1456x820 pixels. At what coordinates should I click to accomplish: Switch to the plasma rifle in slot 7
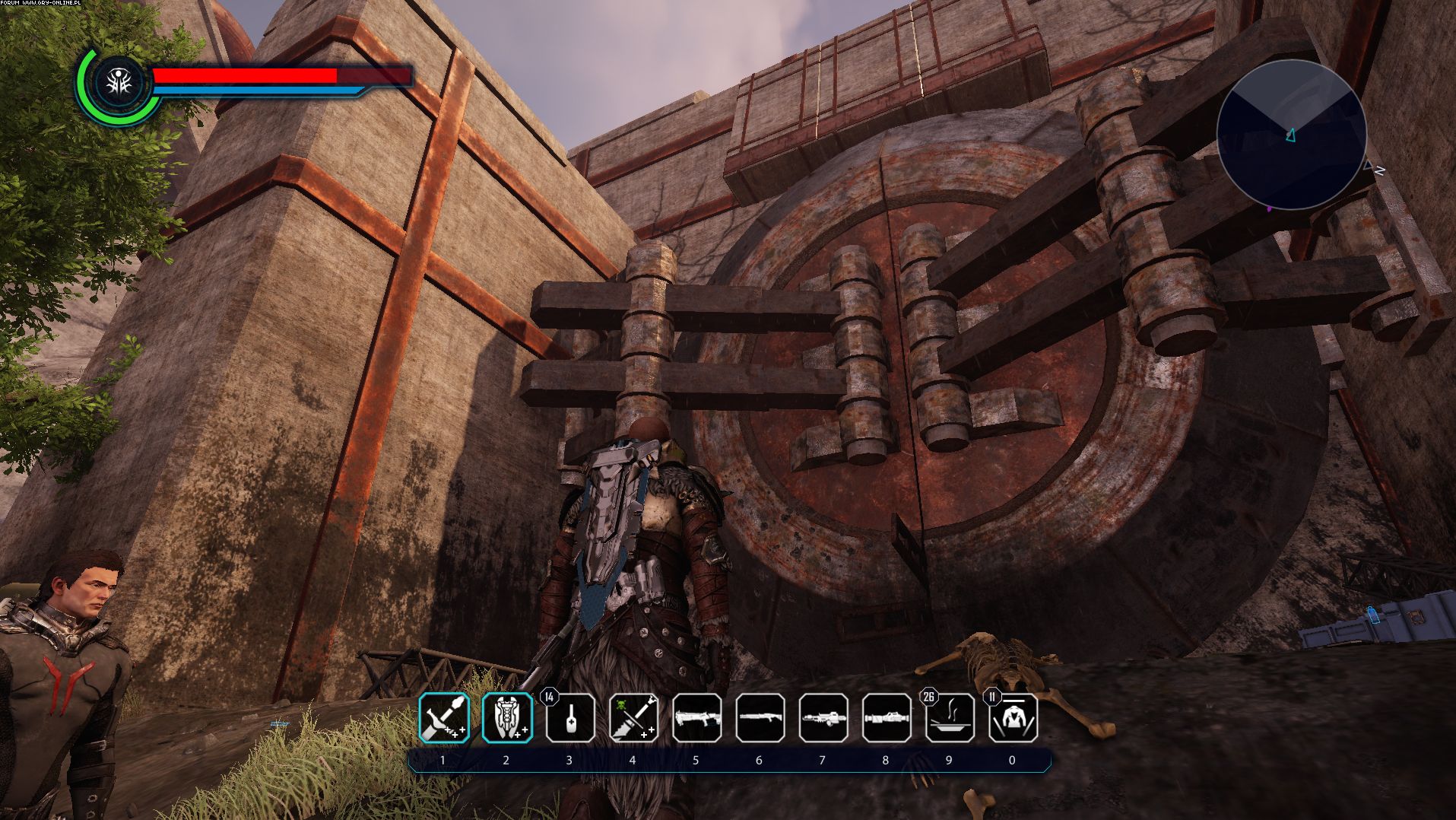[x=823, y=718]
